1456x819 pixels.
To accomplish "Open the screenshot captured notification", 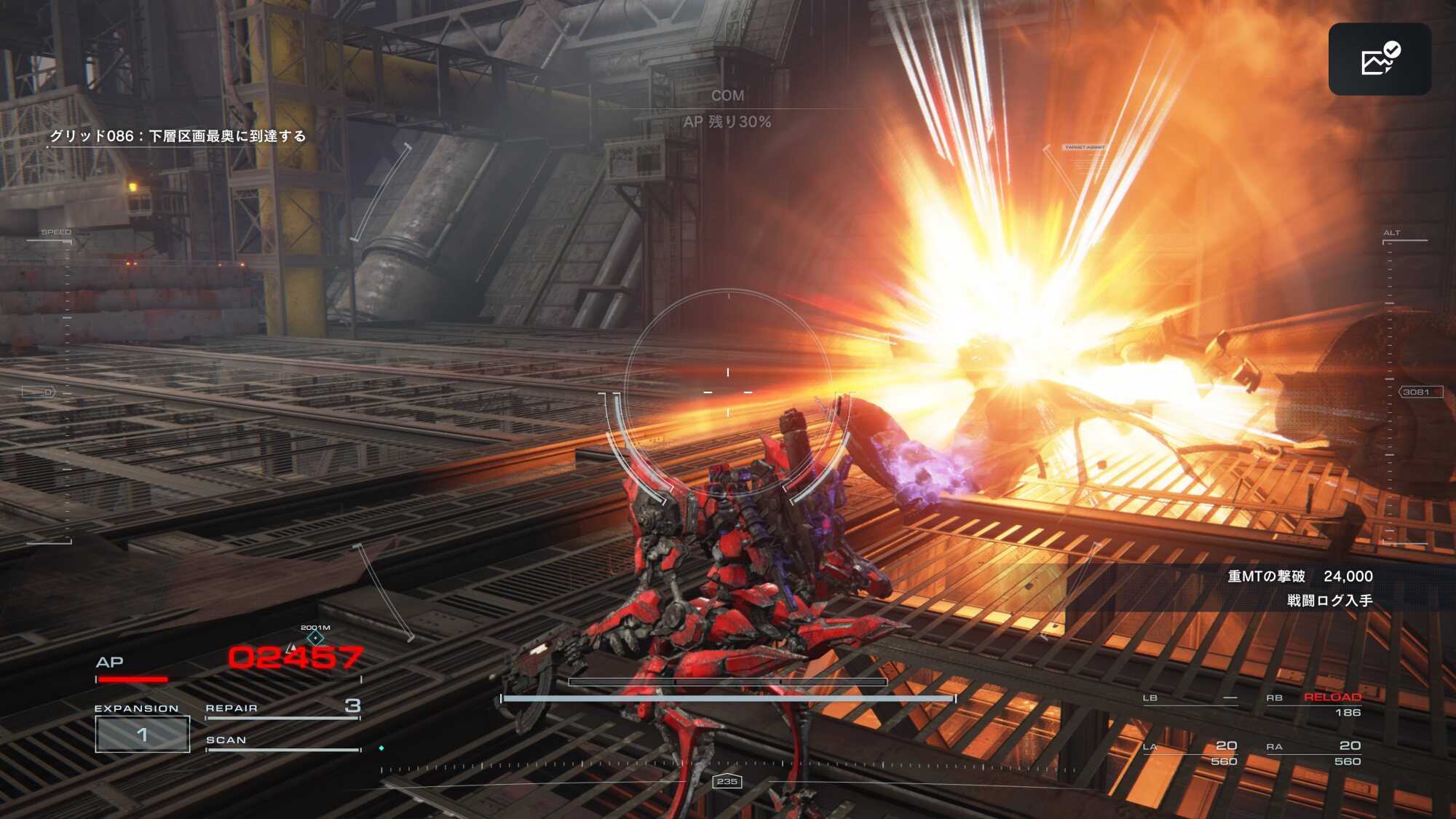I will 1379,59.
